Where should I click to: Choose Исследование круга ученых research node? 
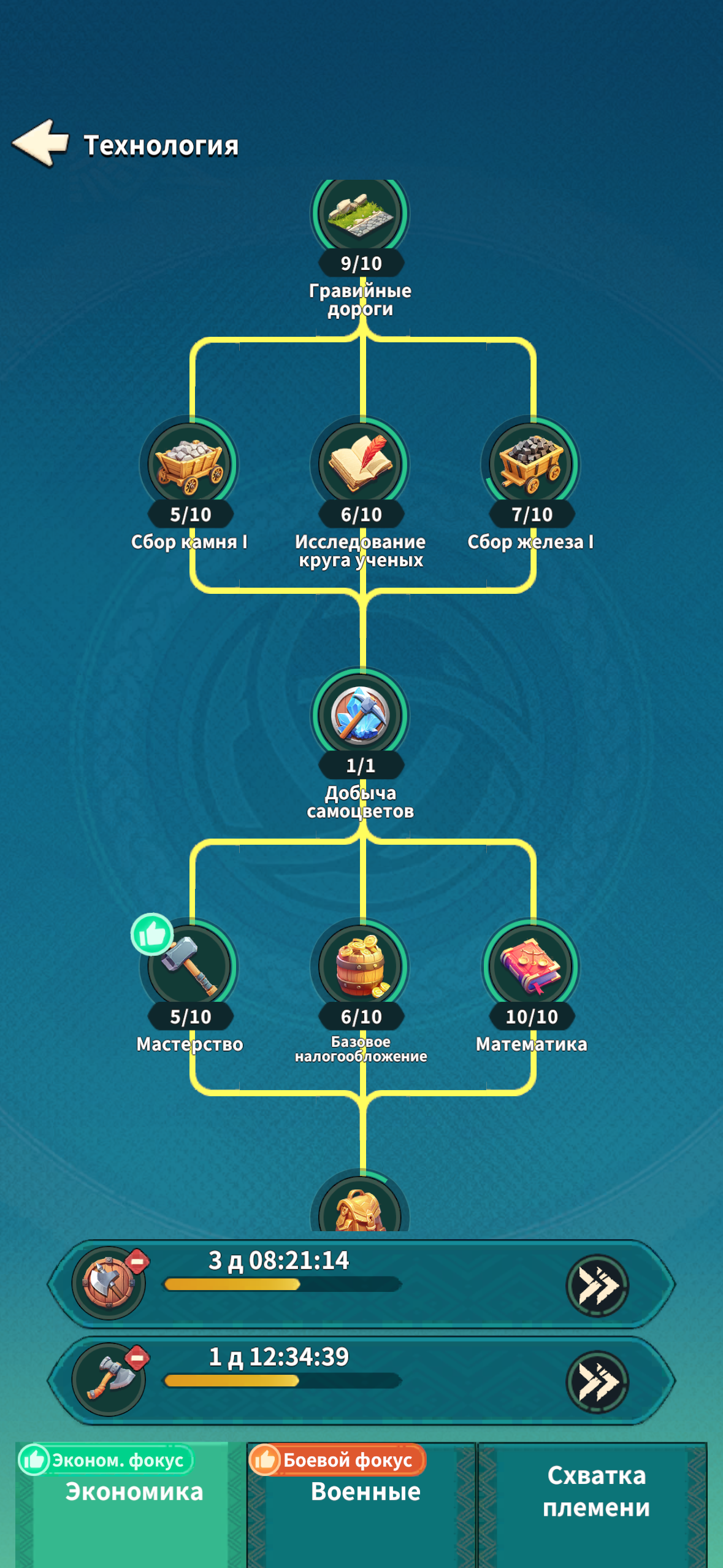coord(361,466)
